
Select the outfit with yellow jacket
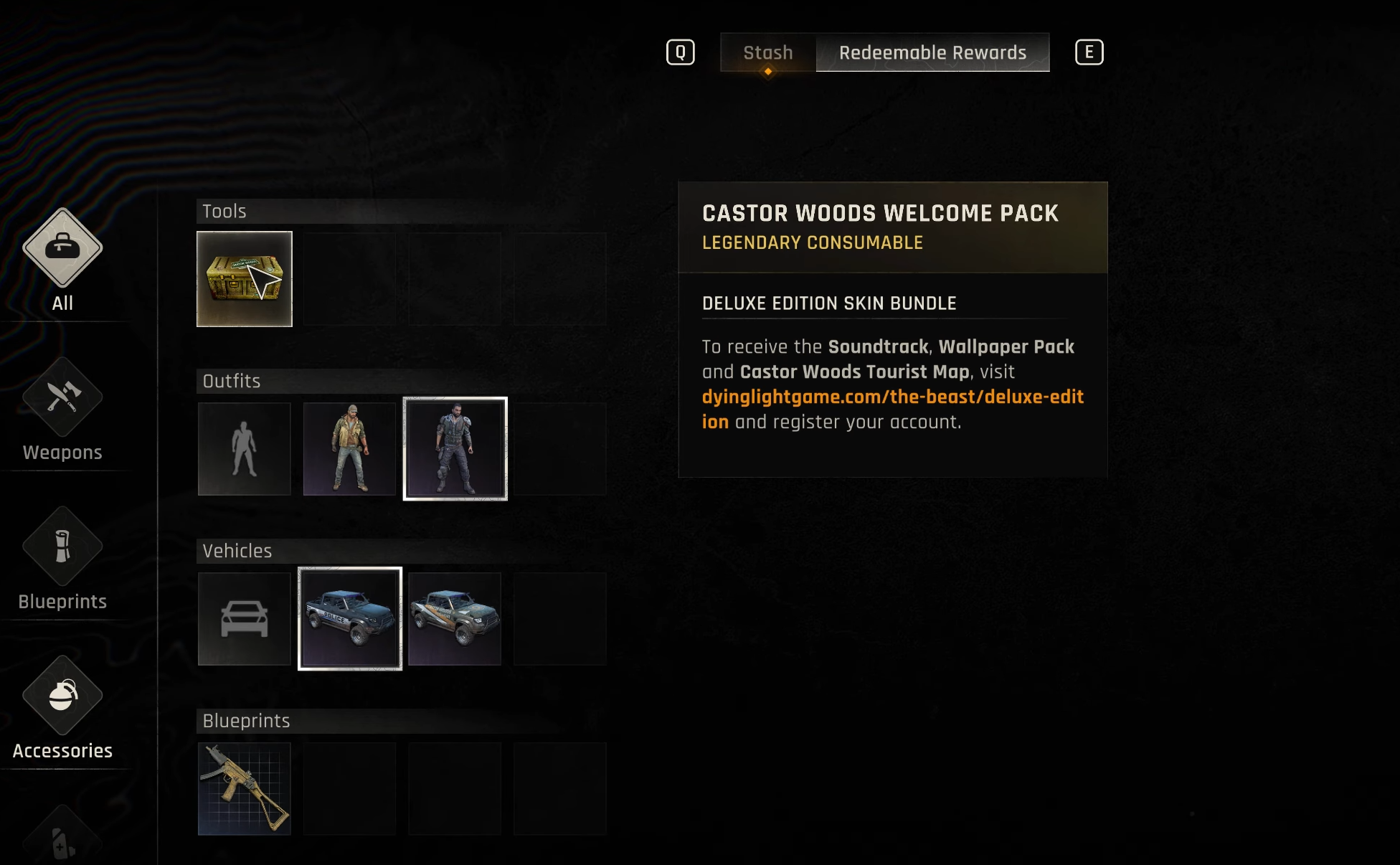[x=349, y=449]
